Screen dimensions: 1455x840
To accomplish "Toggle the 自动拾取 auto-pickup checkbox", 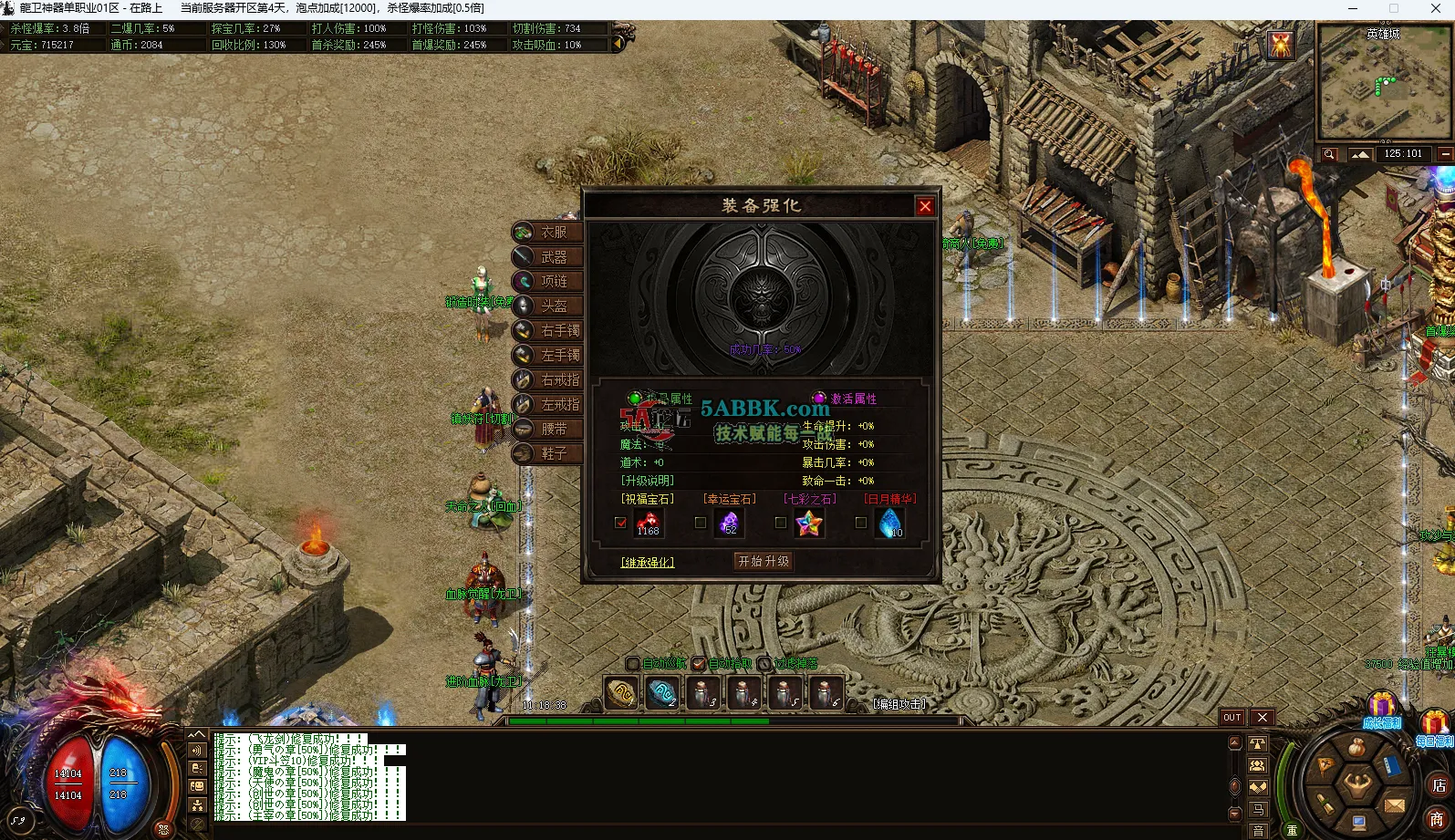I will pyautogui.click(x=699, y=664).
